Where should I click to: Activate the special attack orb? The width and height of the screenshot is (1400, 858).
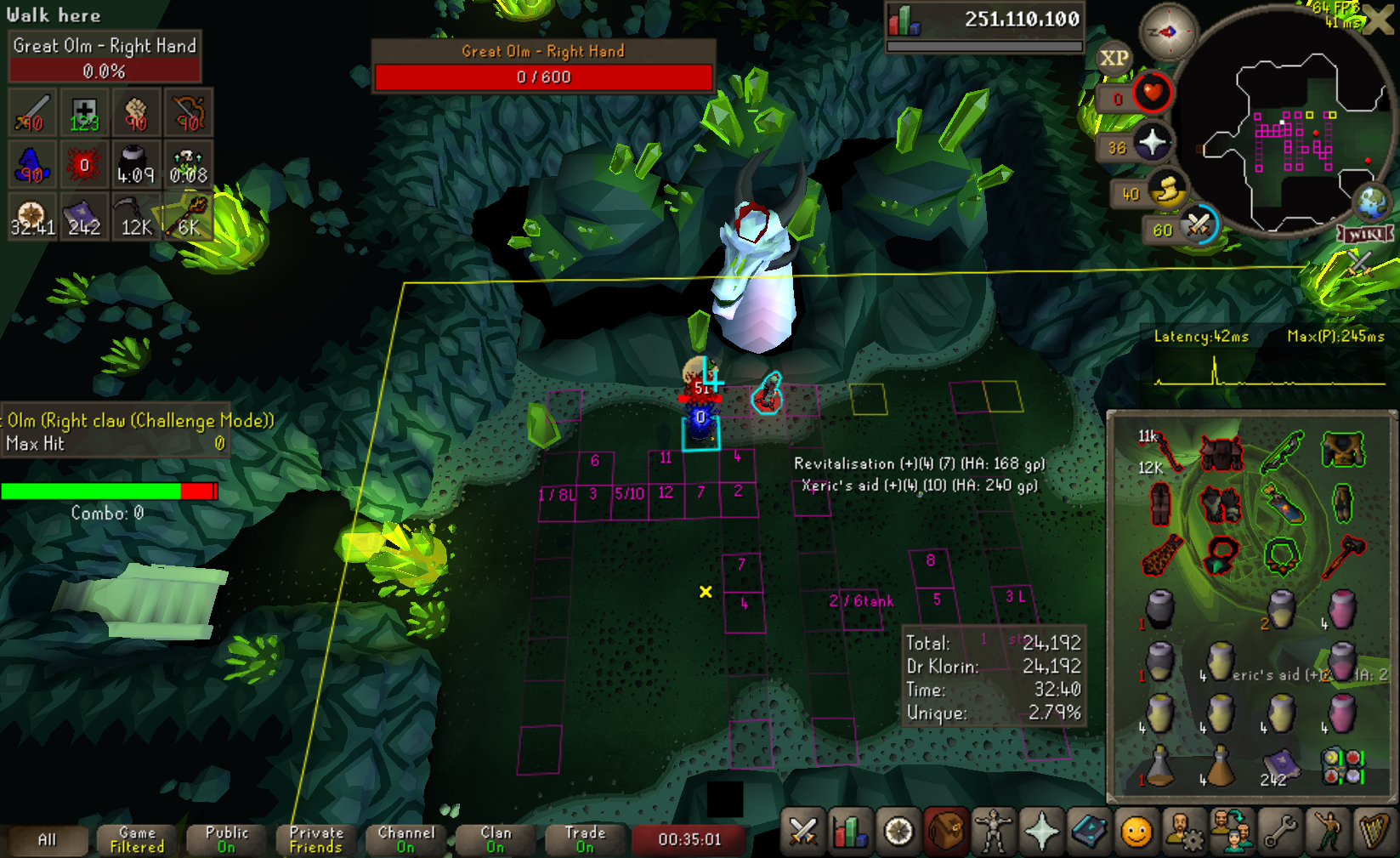pyautogui.click(x=1198, y=225)
